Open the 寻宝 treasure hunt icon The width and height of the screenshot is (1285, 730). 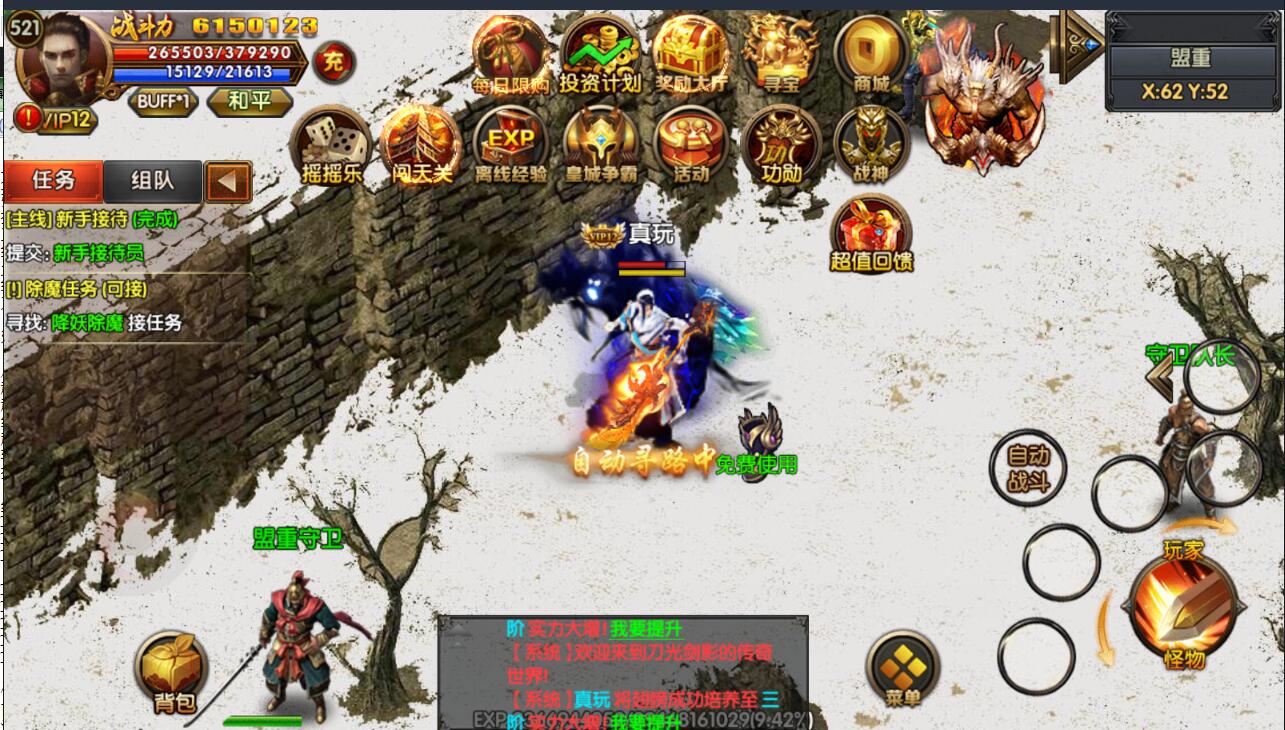pos(781,54)
